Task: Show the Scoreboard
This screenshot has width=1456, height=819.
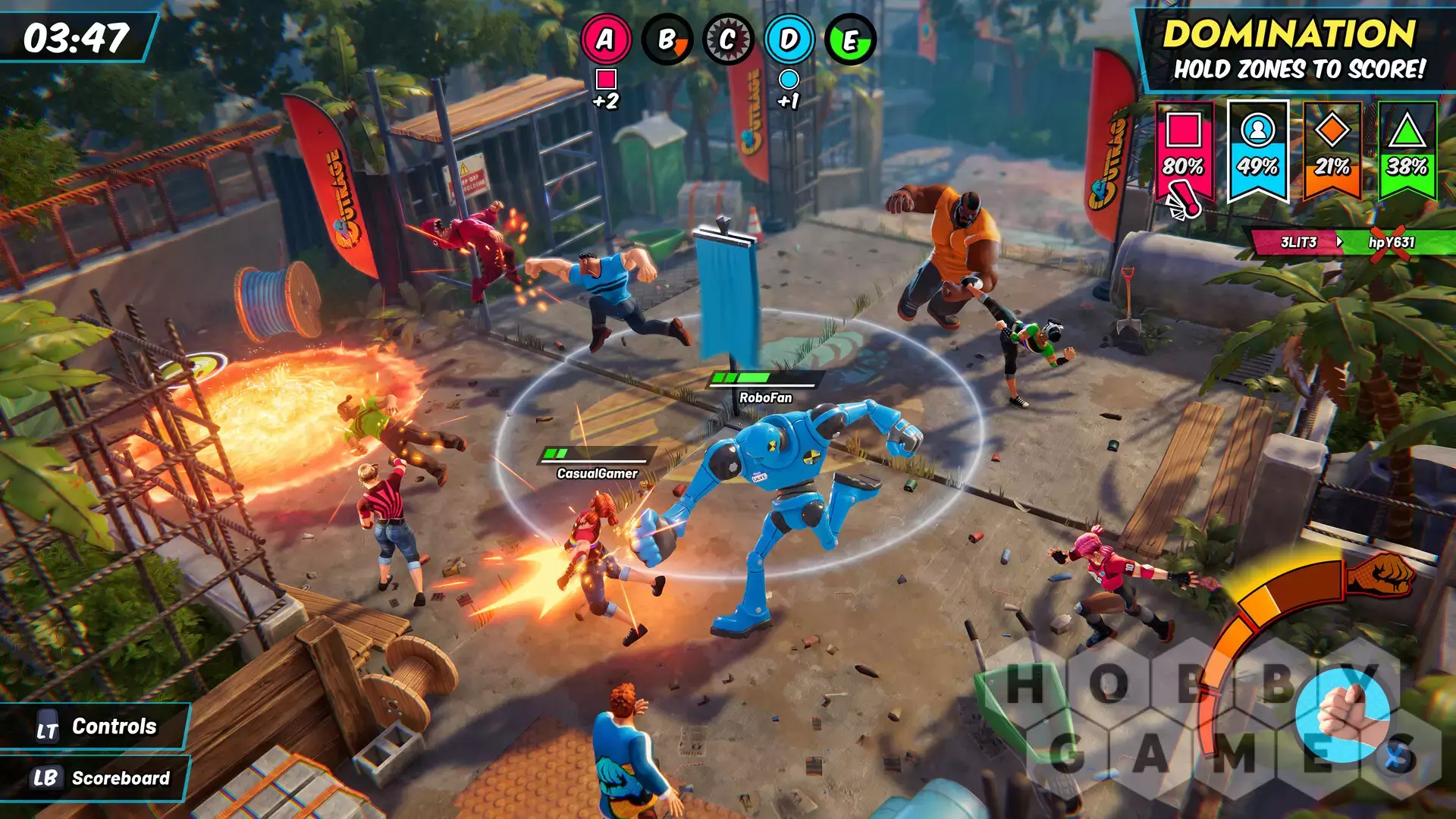Action: pos(96,778)
